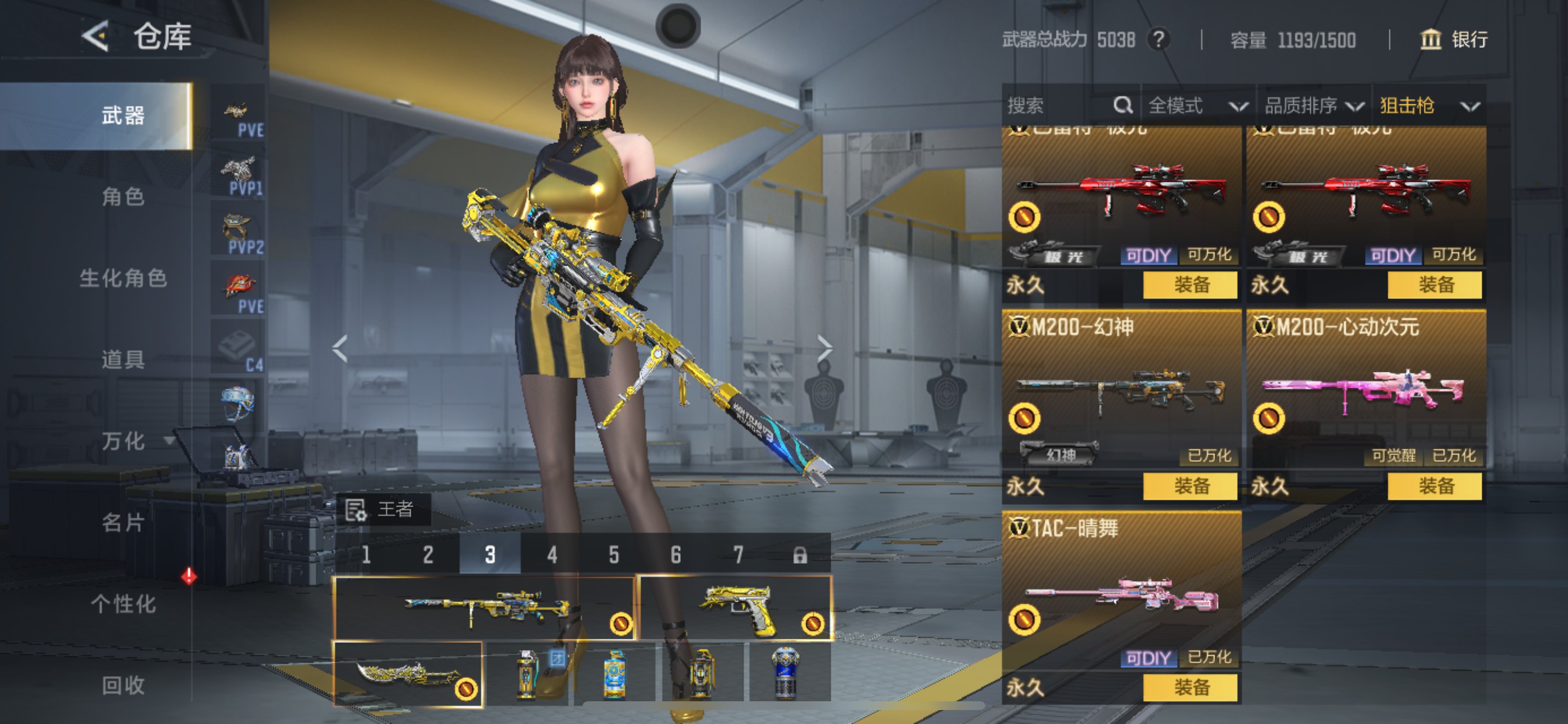Viewport: 1568px width, 724px height.
Task: Open the 王者 loadout name settings
Action: tap(383, 509)
